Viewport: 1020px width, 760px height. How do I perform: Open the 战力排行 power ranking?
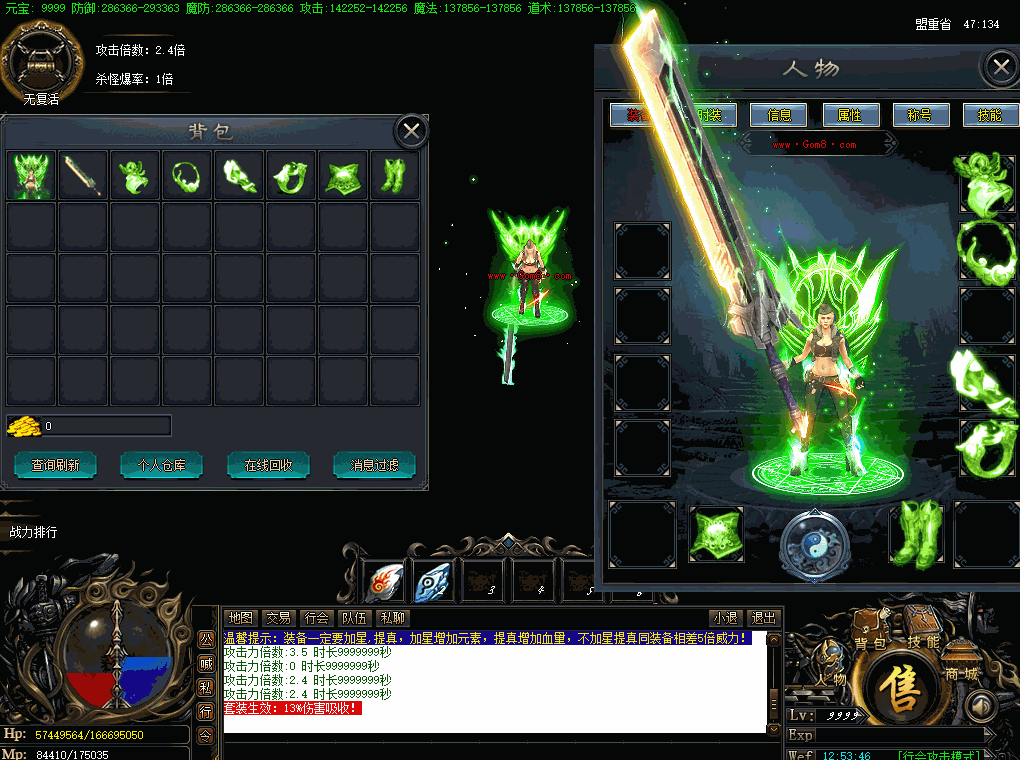click(34, 532)
